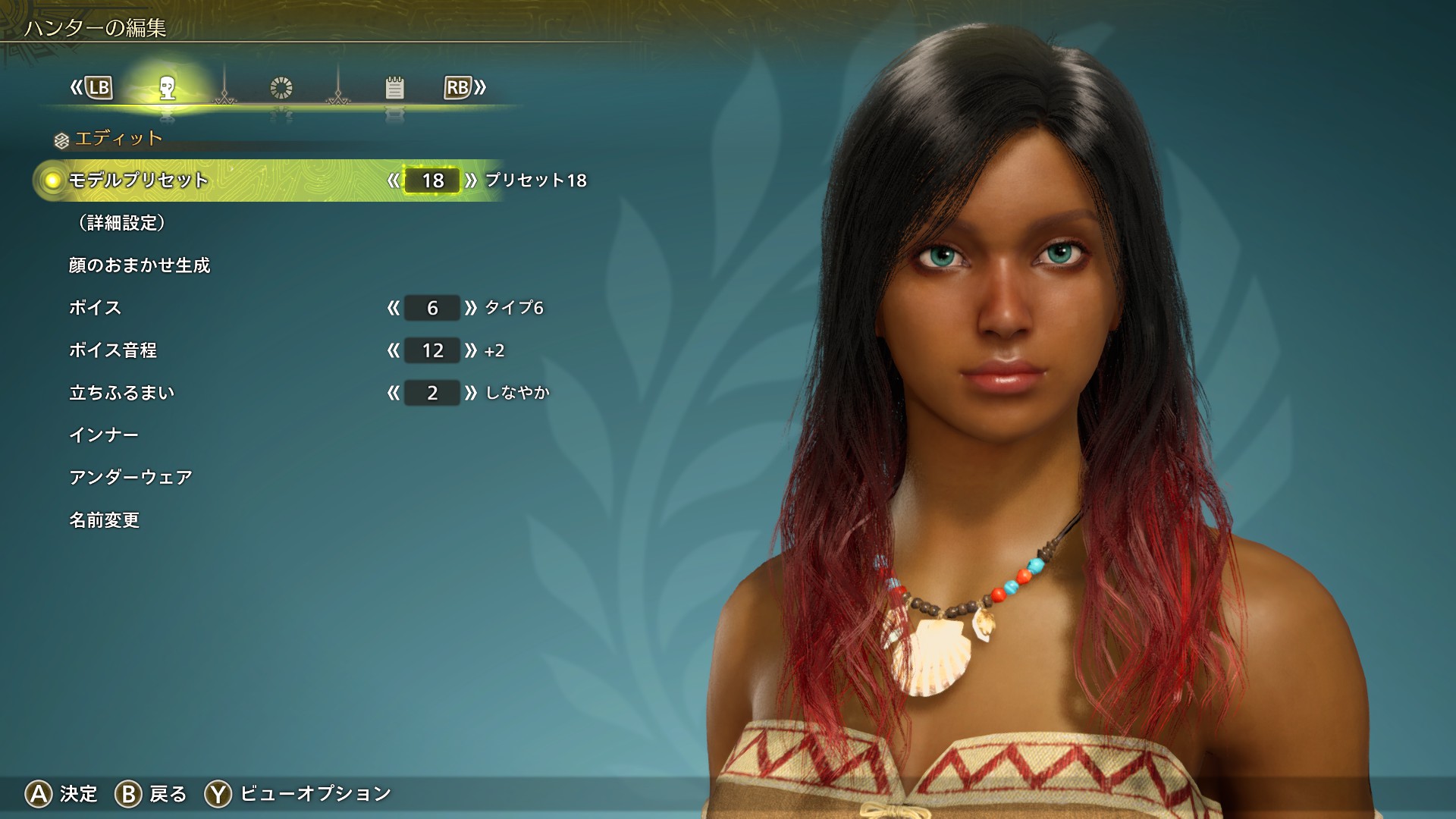Raise the voice pitch above 12
The image size is (1456, 819).
click(x=471, y=350)
